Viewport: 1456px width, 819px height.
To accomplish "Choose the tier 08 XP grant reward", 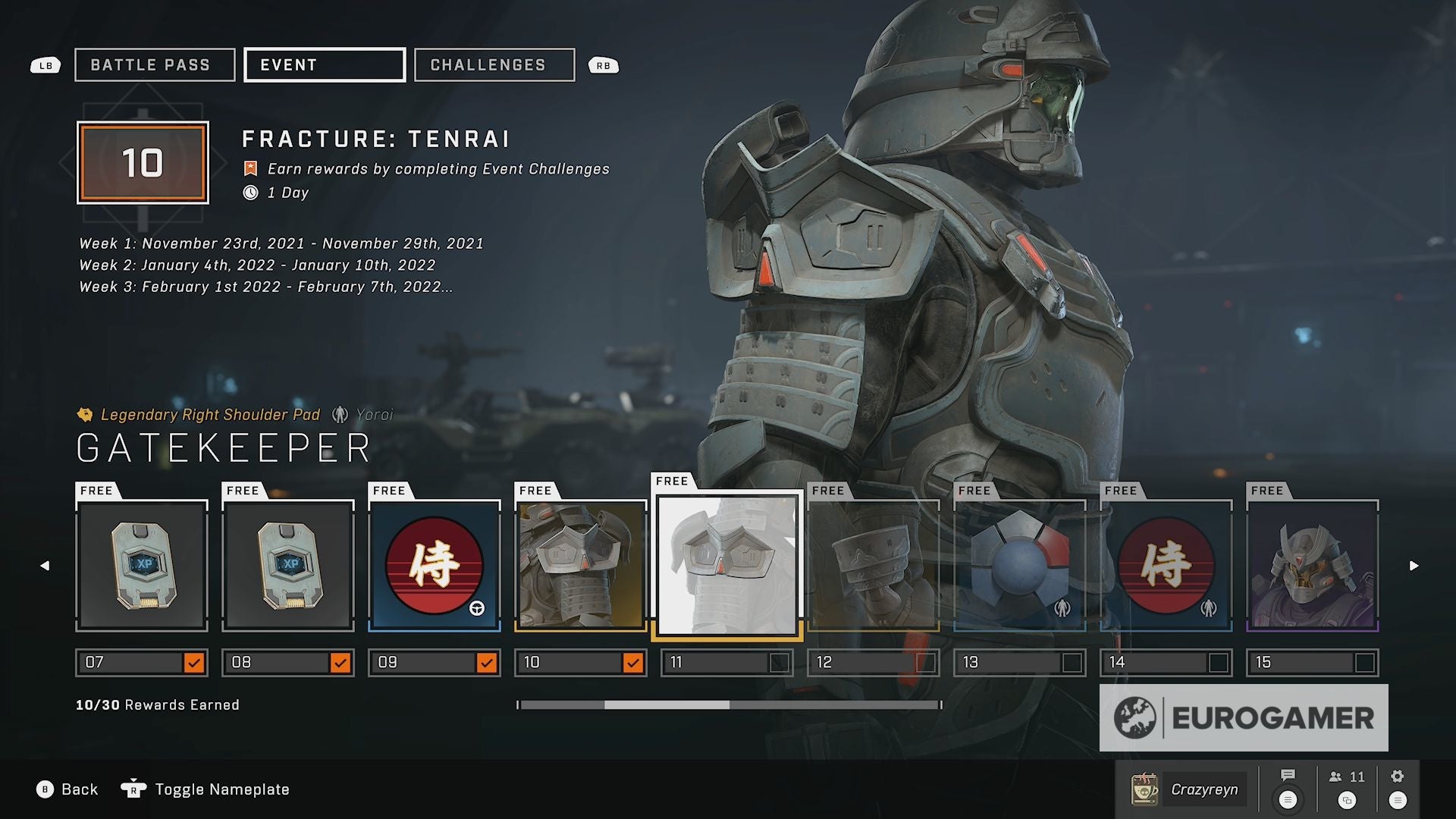I will (x=288, y=566).
